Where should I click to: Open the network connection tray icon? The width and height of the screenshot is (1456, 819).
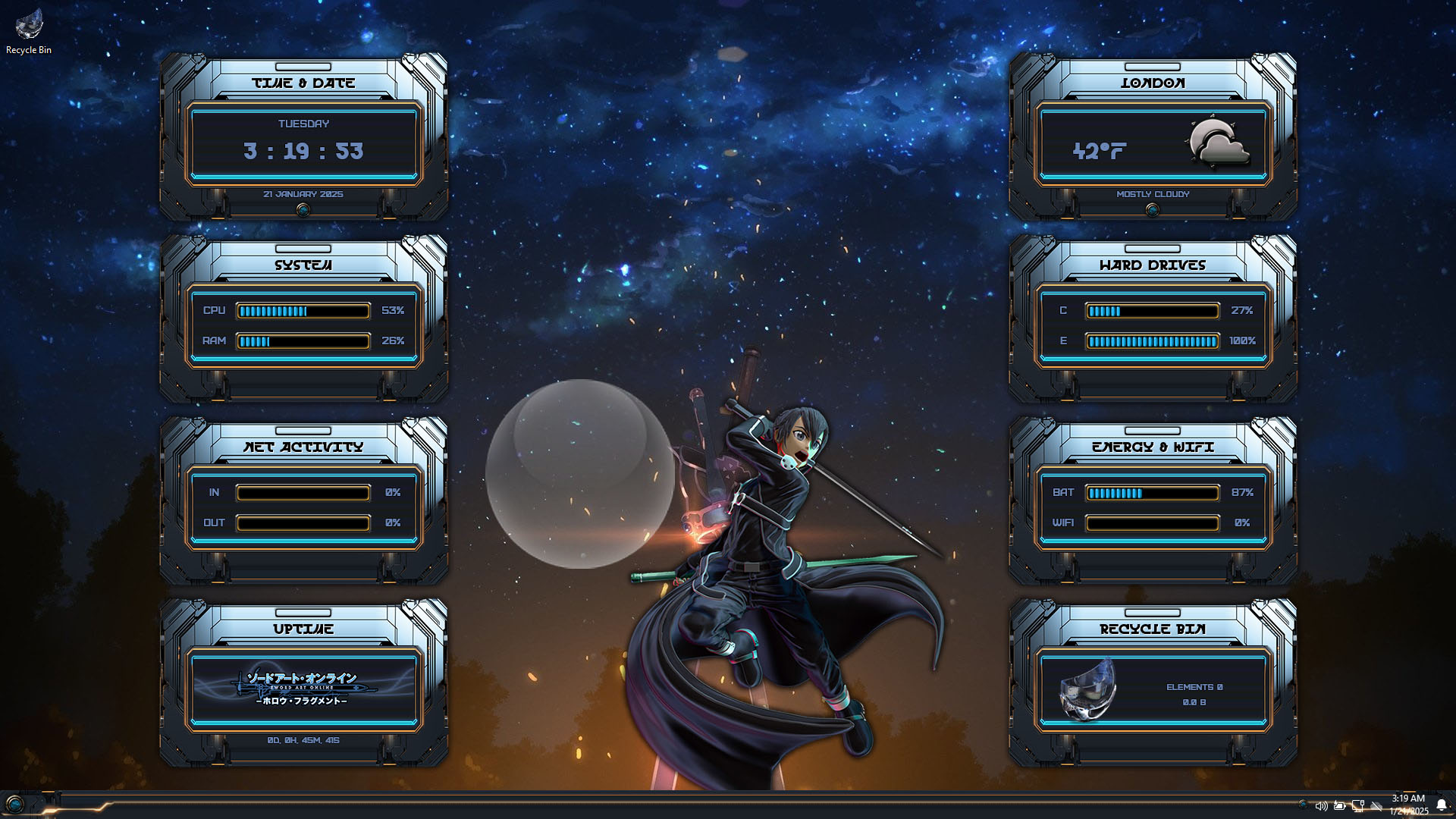1358,806
